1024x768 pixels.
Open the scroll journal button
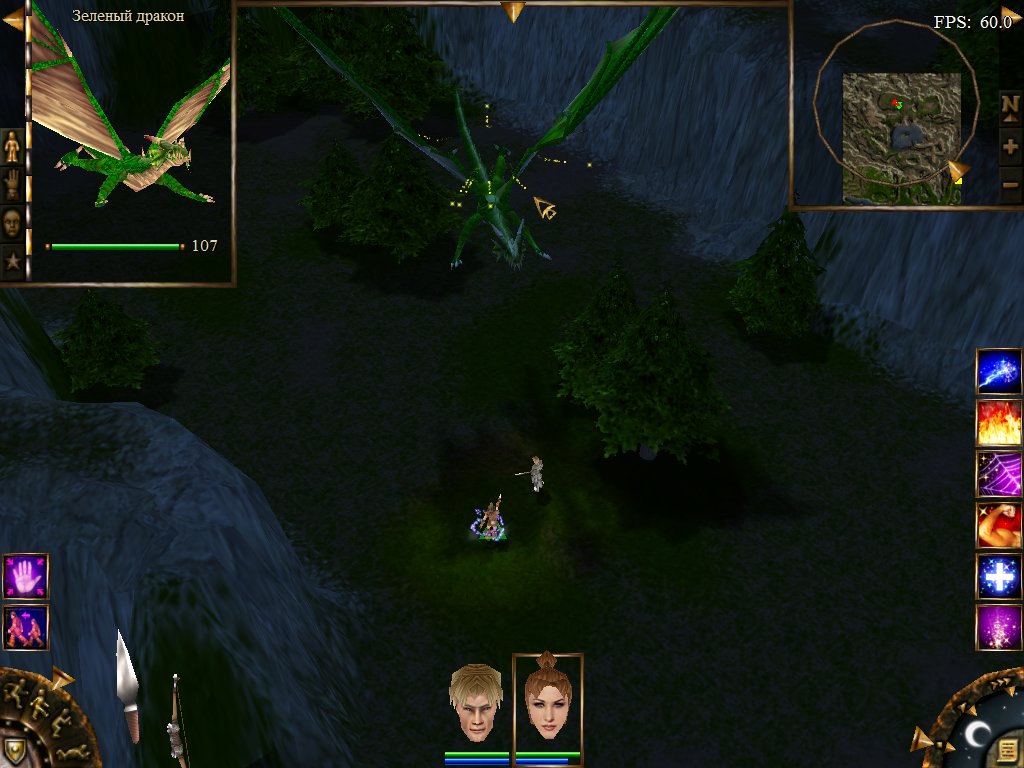click(x=1007, y=749)
